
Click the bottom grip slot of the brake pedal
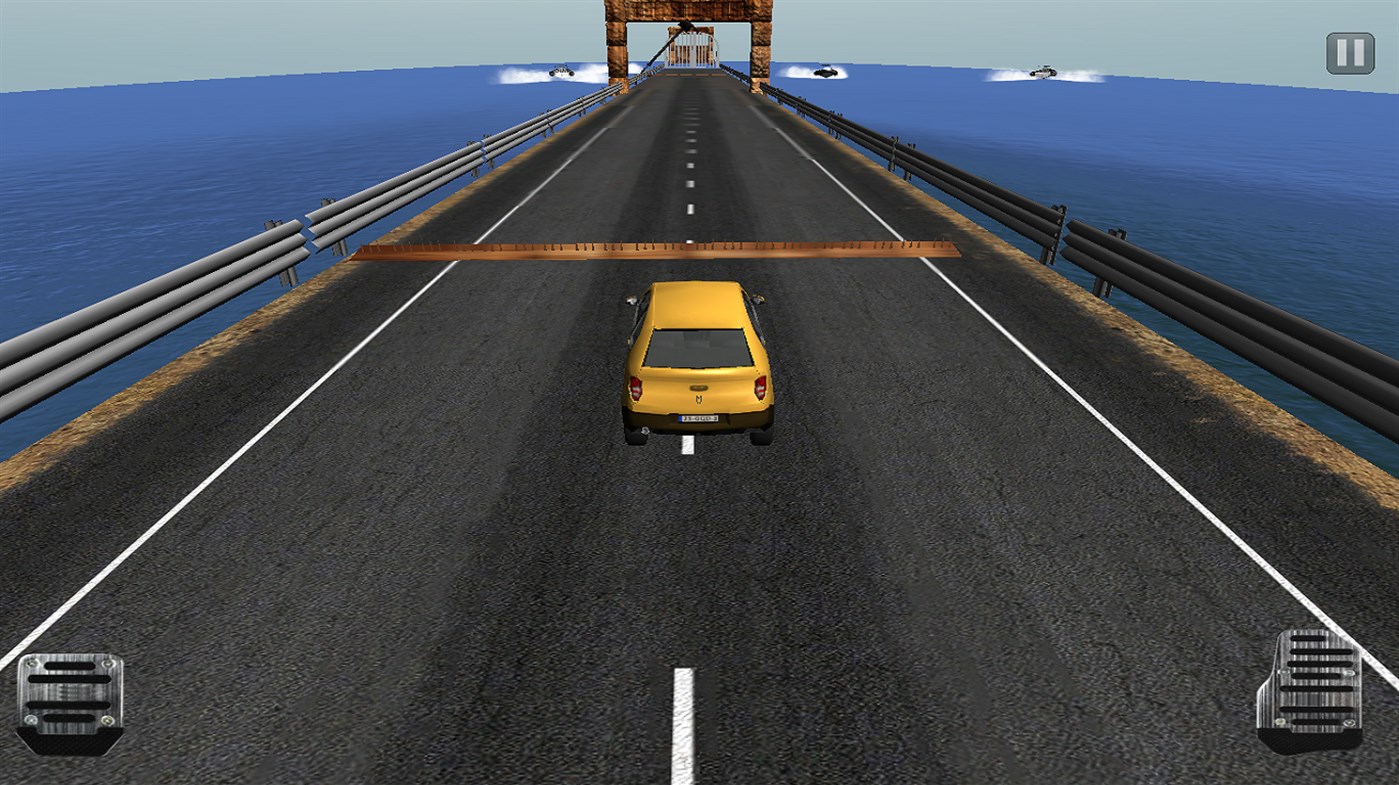69,719
